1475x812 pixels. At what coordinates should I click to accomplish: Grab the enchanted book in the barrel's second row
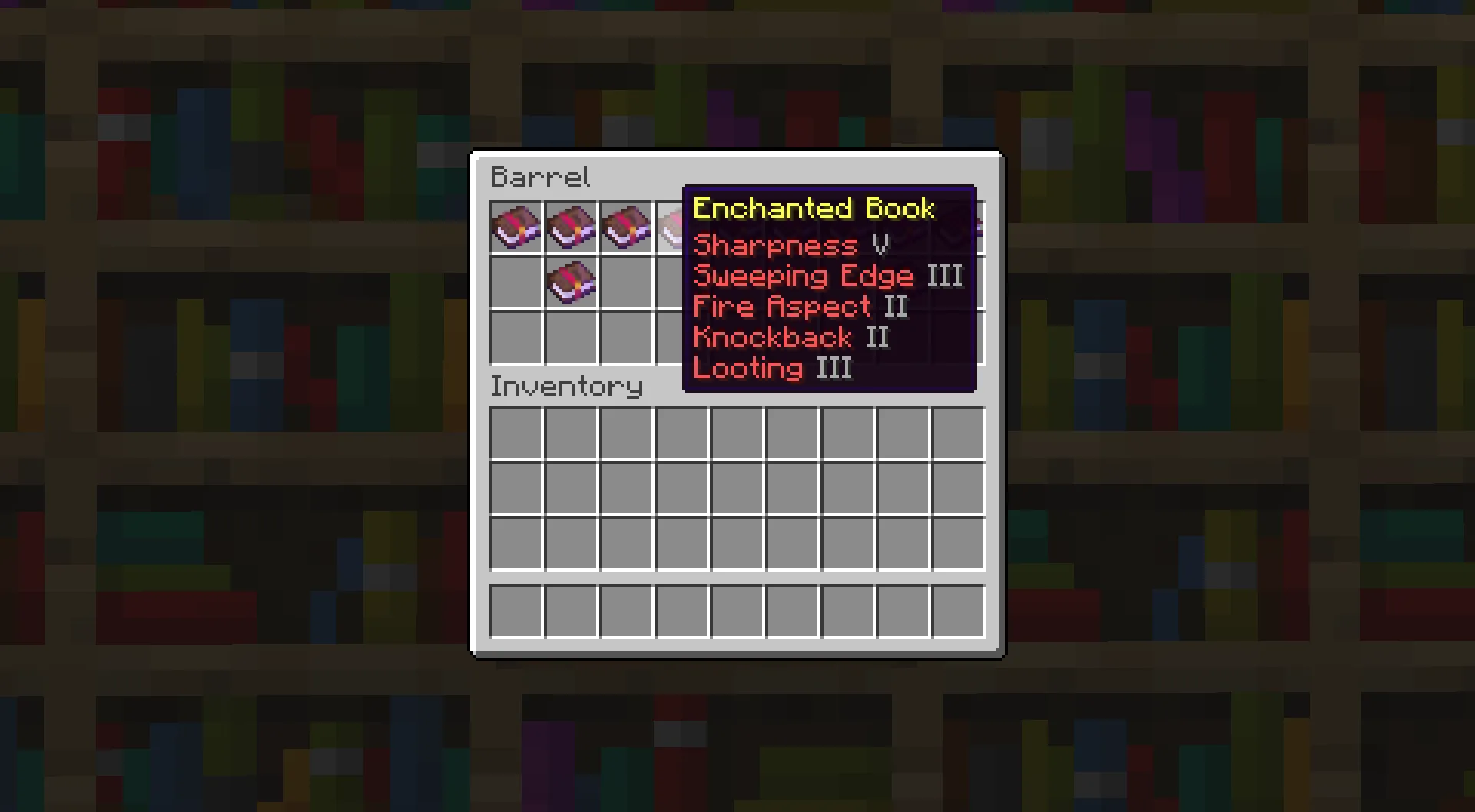point(570,282)
